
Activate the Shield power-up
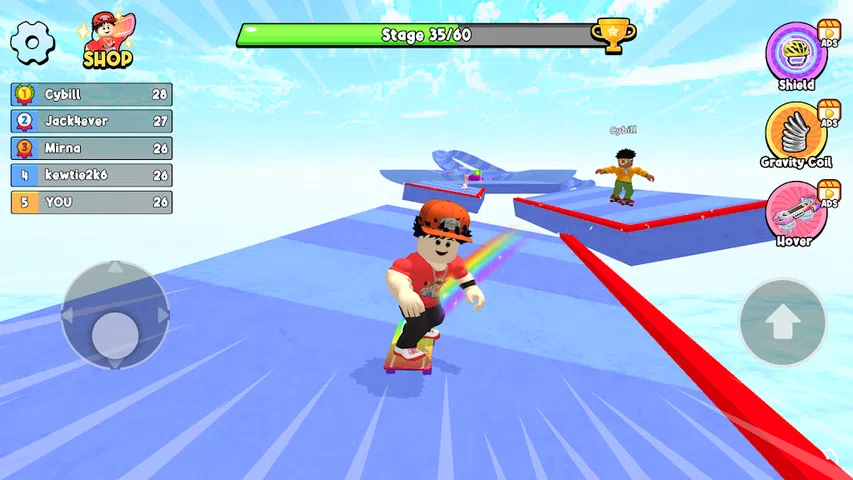[796, 52]
